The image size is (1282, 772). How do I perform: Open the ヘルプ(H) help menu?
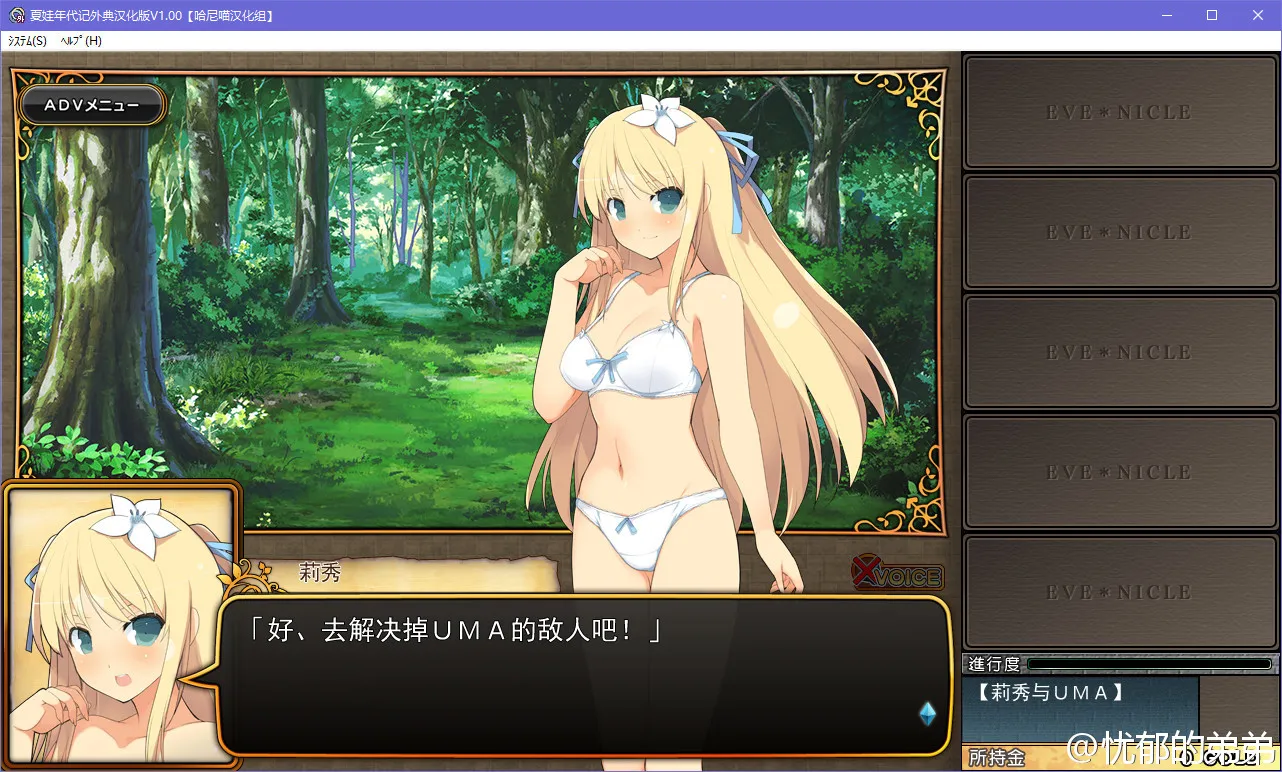pos(81,41)
